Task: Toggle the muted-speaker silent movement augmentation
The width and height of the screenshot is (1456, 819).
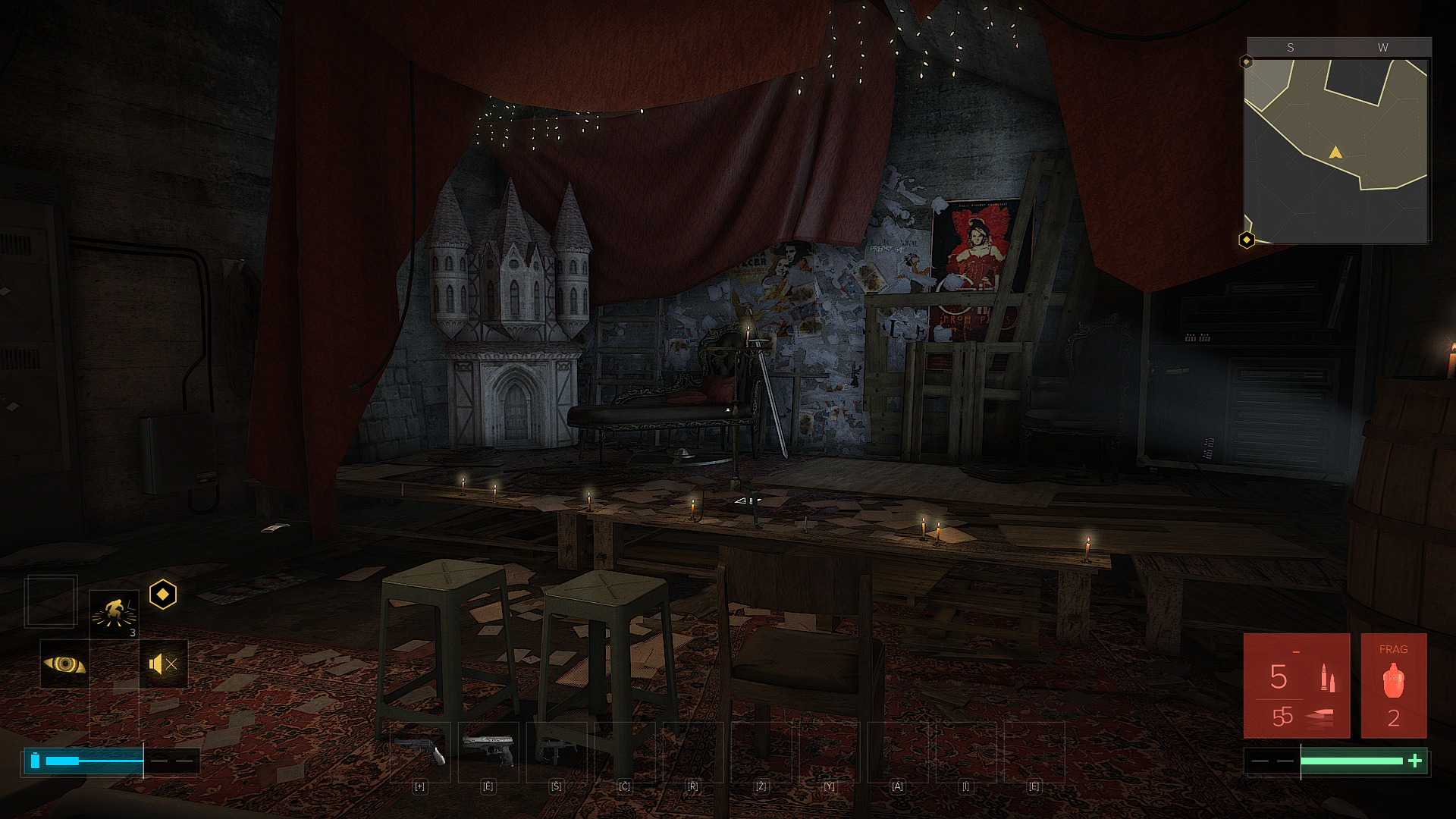Action: [163, 664]
